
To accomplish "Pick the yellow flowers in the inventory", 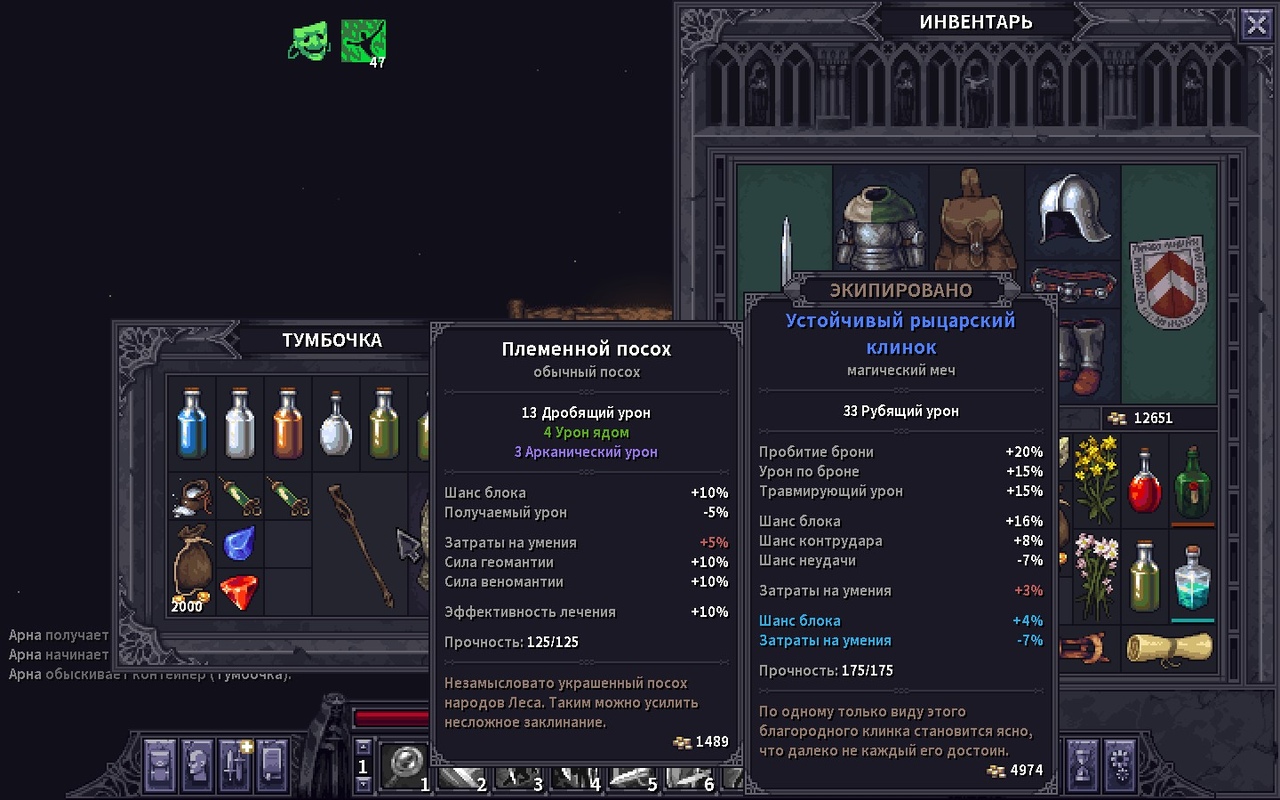I will 1097,478.
